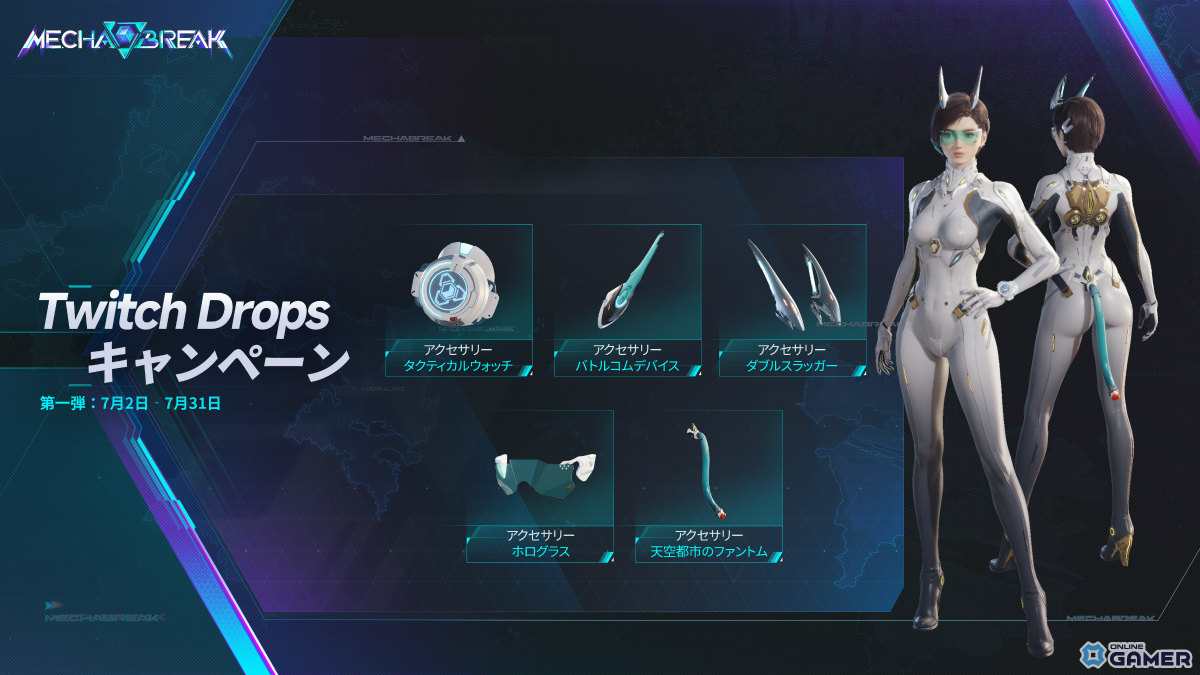Open the ダブルスラッガー accessory tile
This screenshot has height=675, width=1200.
792,300
